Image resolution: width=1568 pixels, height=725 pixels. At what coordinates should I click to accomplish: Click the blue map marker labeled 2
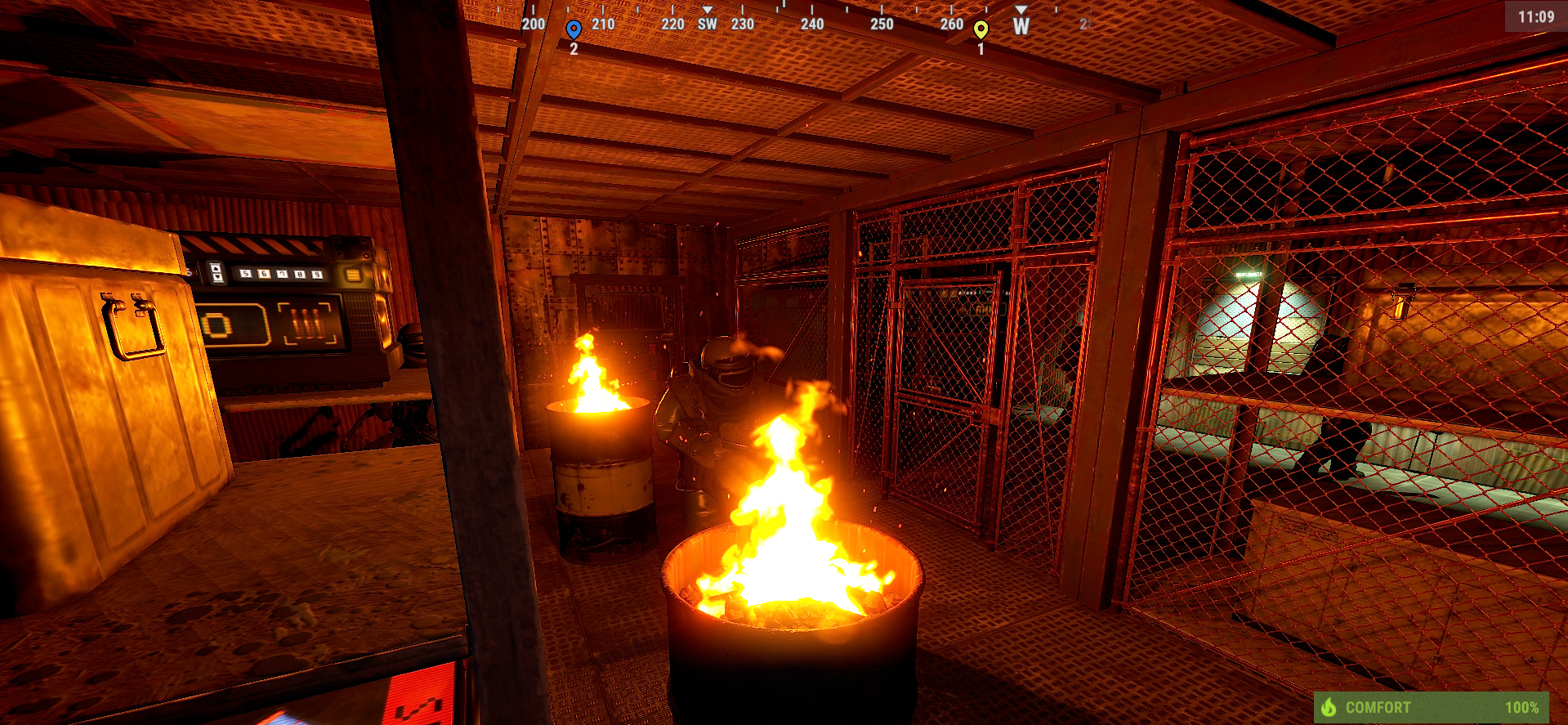pos(574,26)
